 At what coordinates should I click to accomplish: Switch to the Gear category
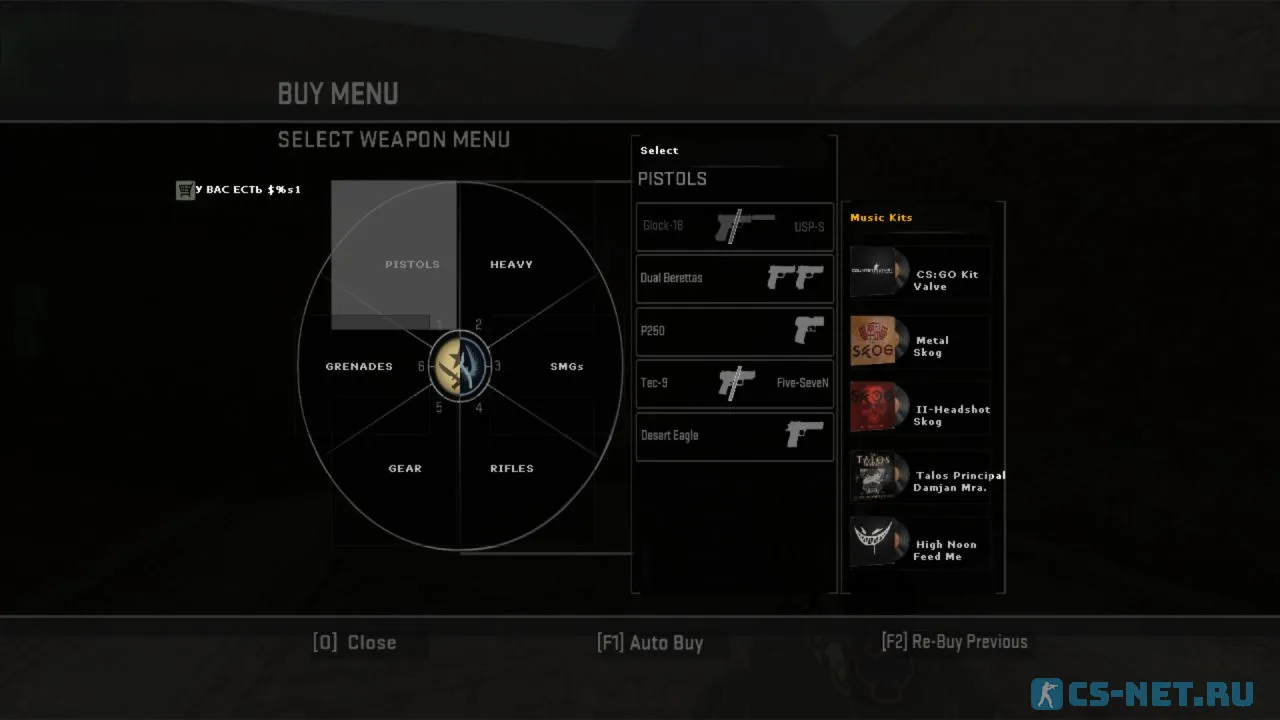pos(405,468)
